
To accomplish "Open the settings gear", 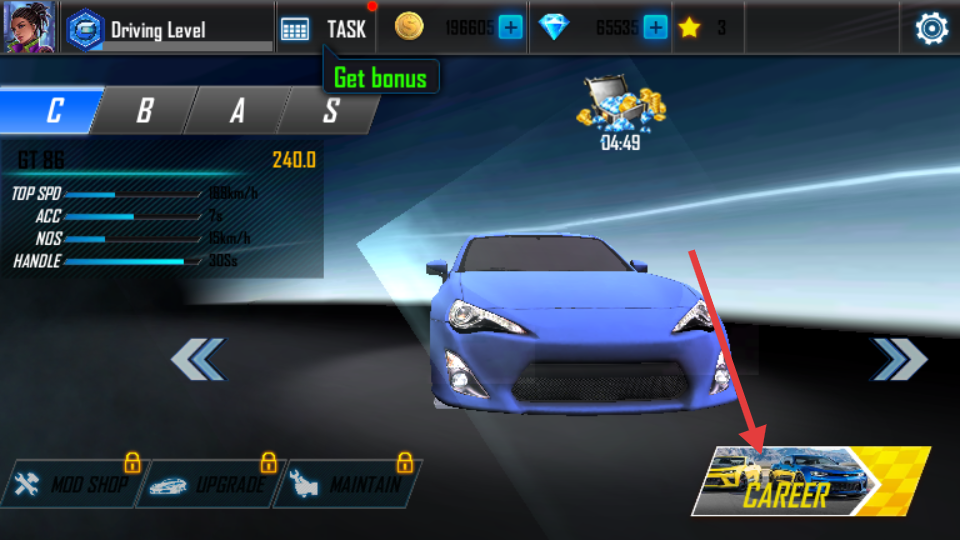I will (931, 29).
